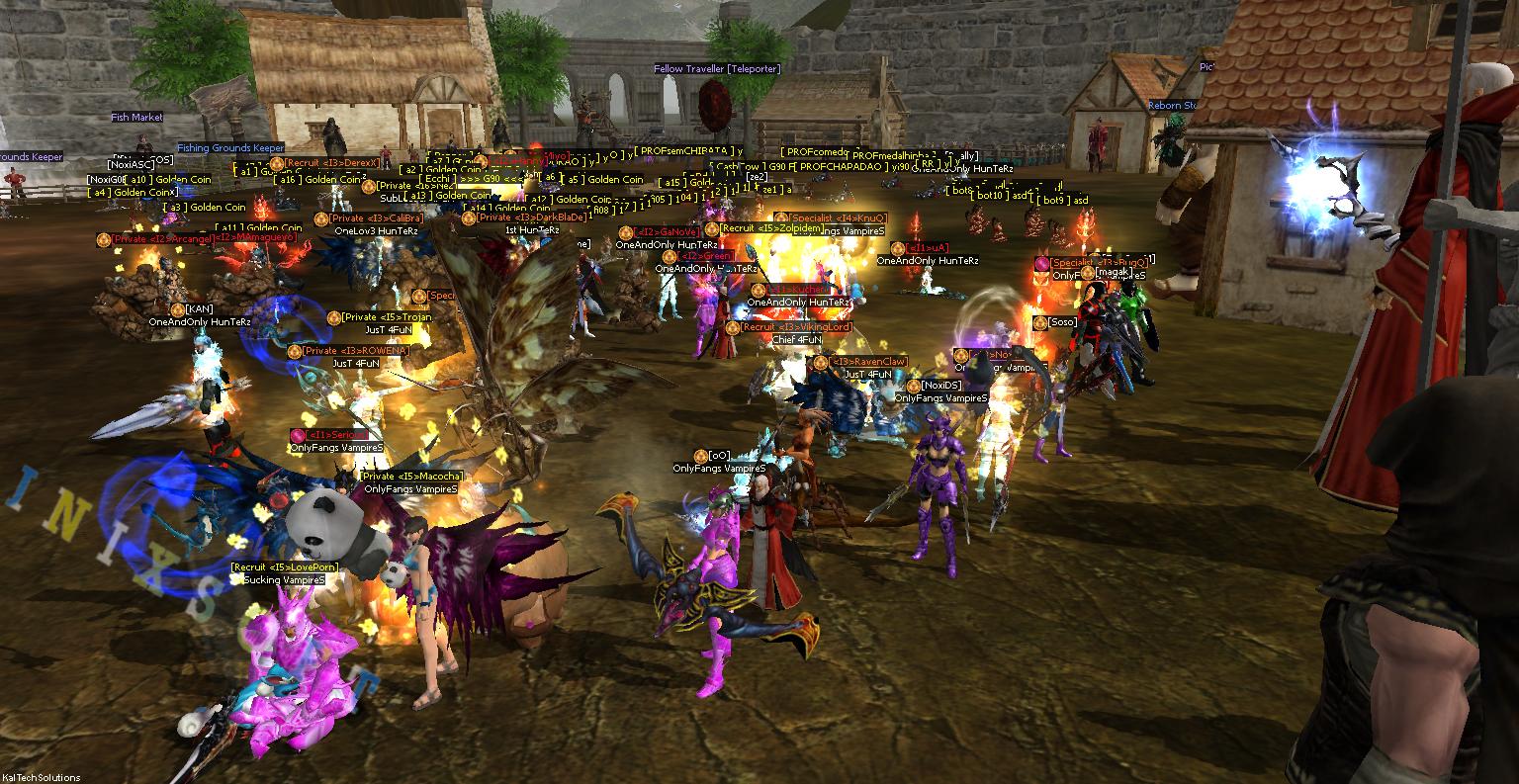Click the guild emblem next to Recruit <I3>VikingLord
Viewport: 1519px width, 784px height.
click(x=733, y=327)
